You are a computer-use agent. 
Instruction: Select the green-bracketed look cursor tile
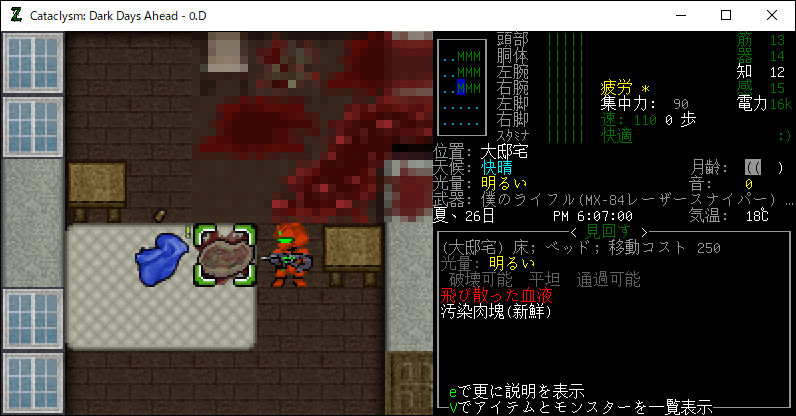(x=226, y=256)
